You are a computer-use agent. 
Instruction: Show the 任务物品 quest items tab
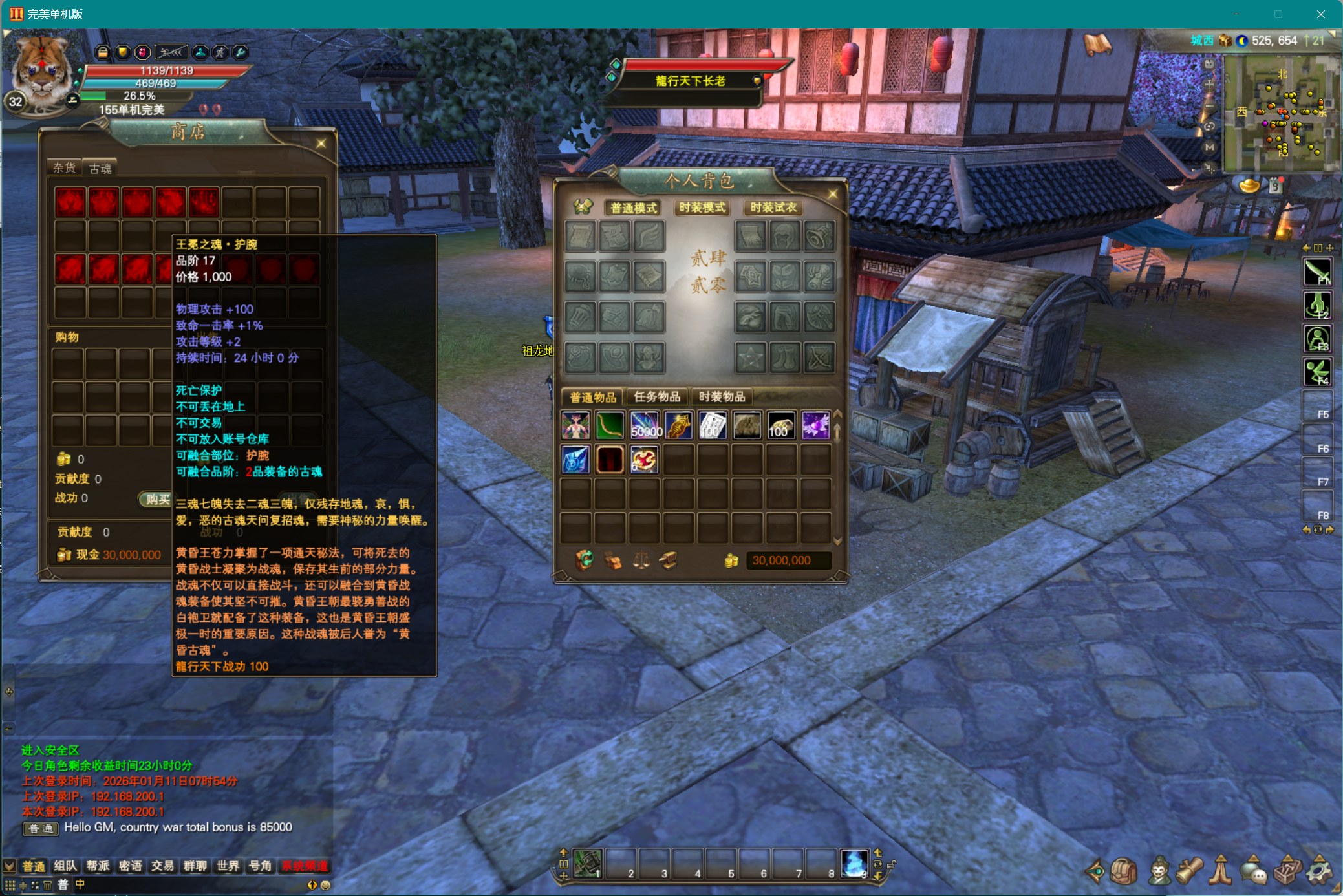657,397
